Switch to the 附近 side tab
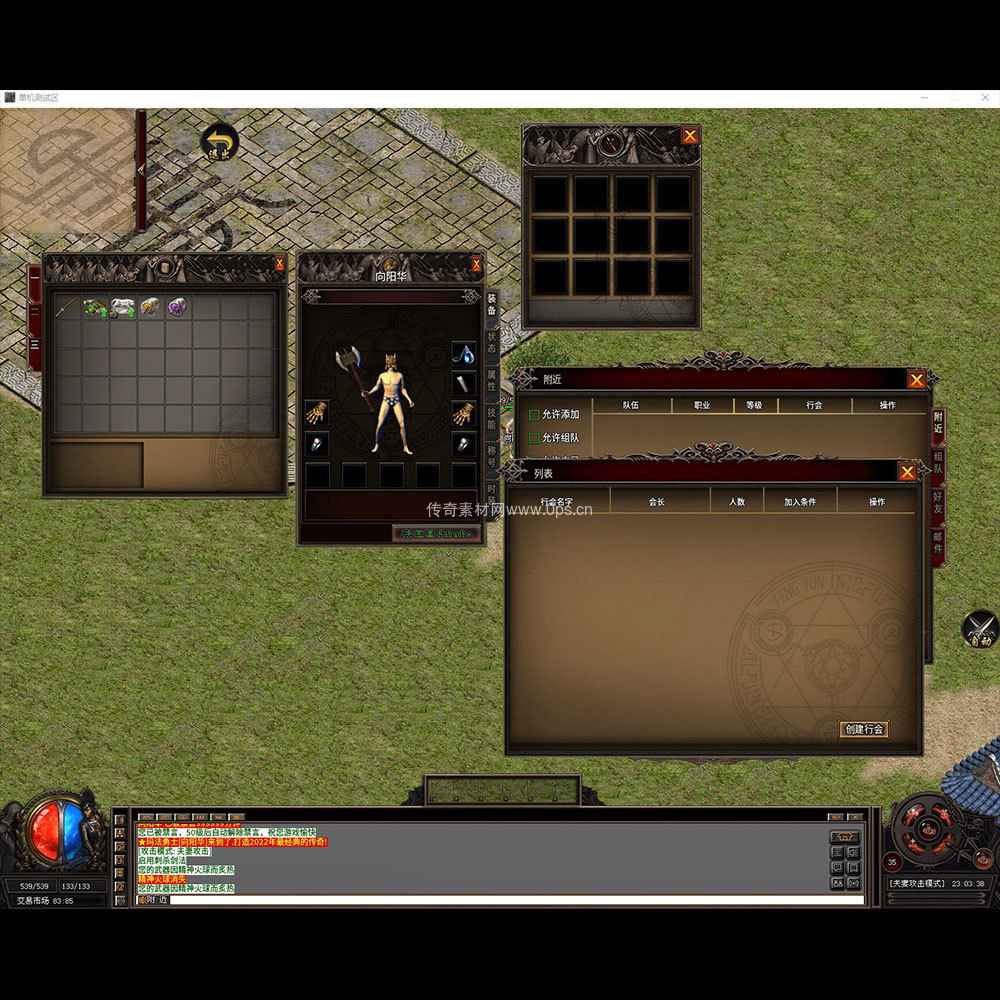Viewport: 1000px width, 1000px height. pos(938,422)
